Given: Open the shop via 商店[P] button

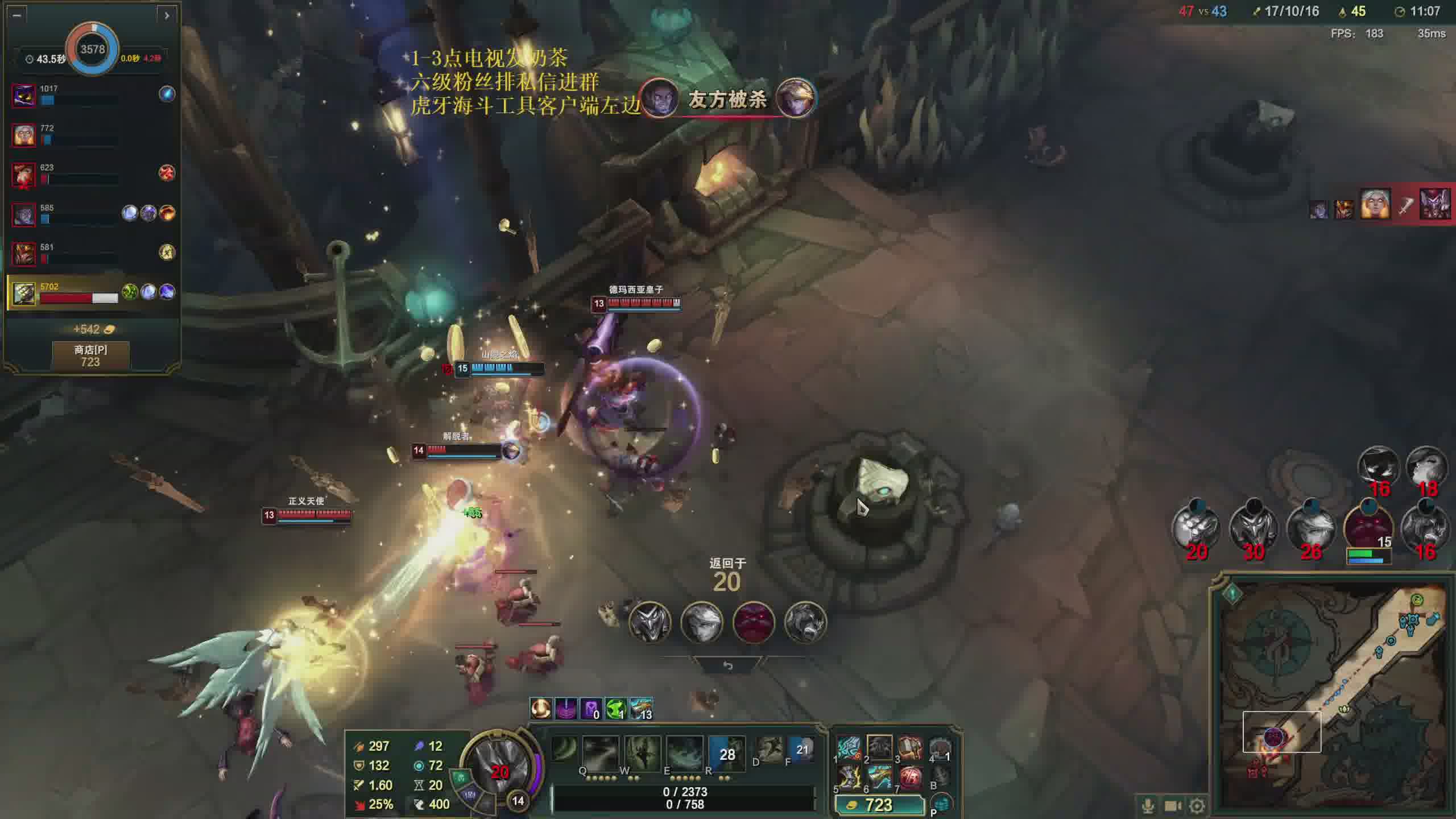Looking at the screenshot, I should tap(90, 355).
